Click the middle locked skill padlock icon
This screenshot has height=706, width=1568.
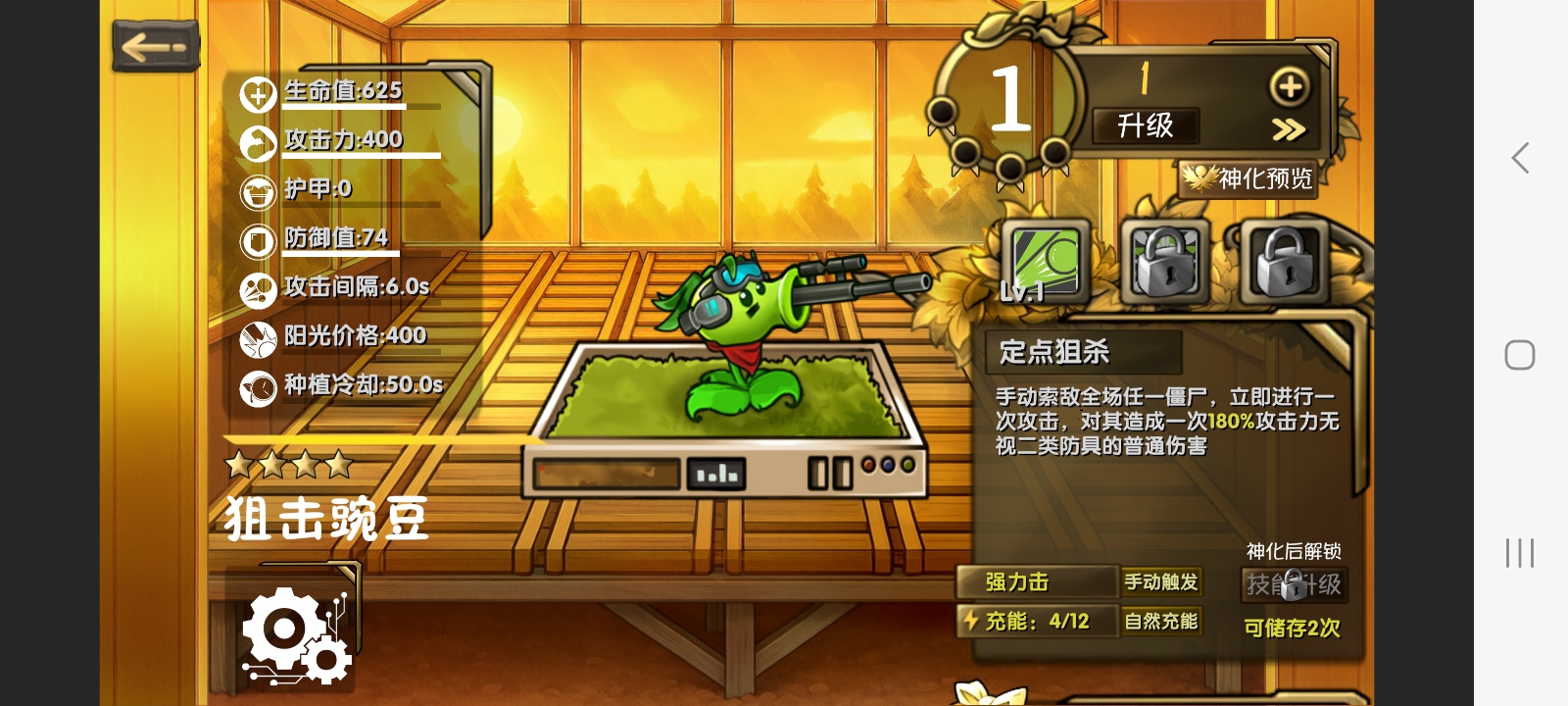[x=1166, y=262]
